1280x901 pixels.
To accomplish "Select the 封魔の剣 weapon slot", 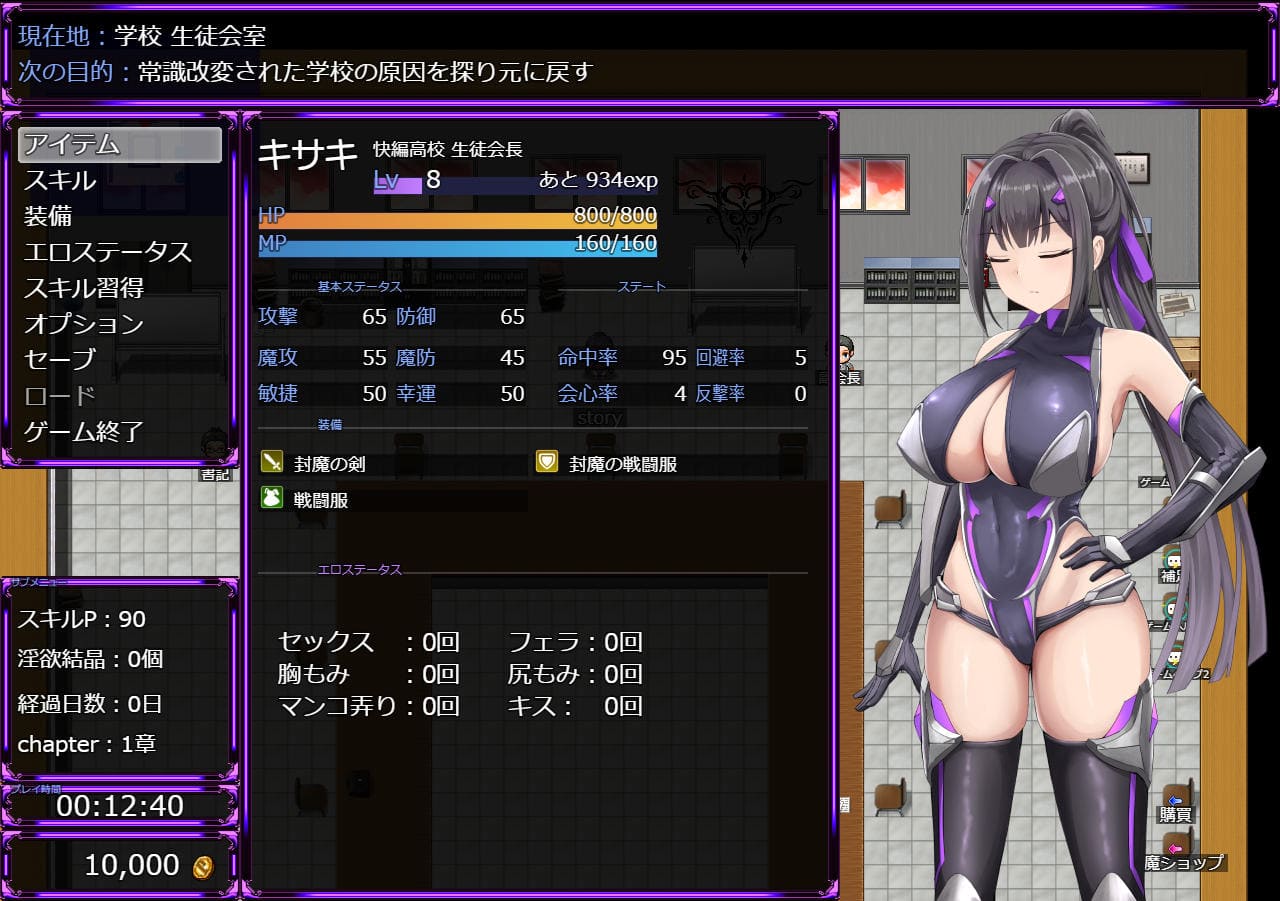I will [x=329, y=464].
